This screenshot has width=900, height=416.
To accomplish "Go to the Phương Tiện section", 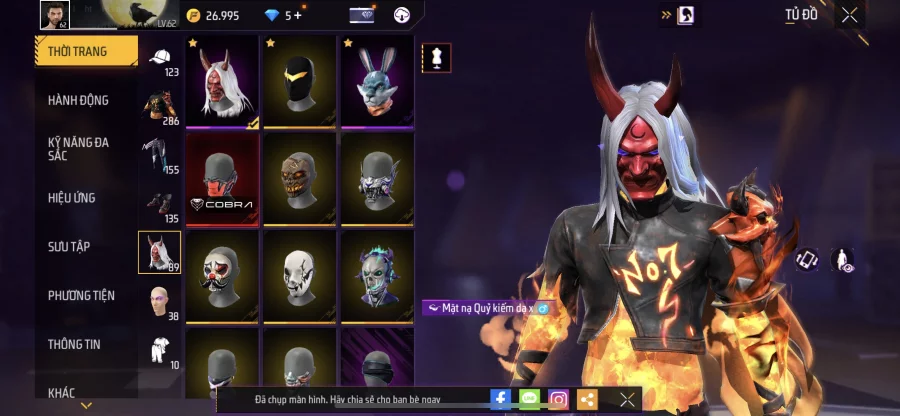I will pyautogui.click(x=81, y=295).
